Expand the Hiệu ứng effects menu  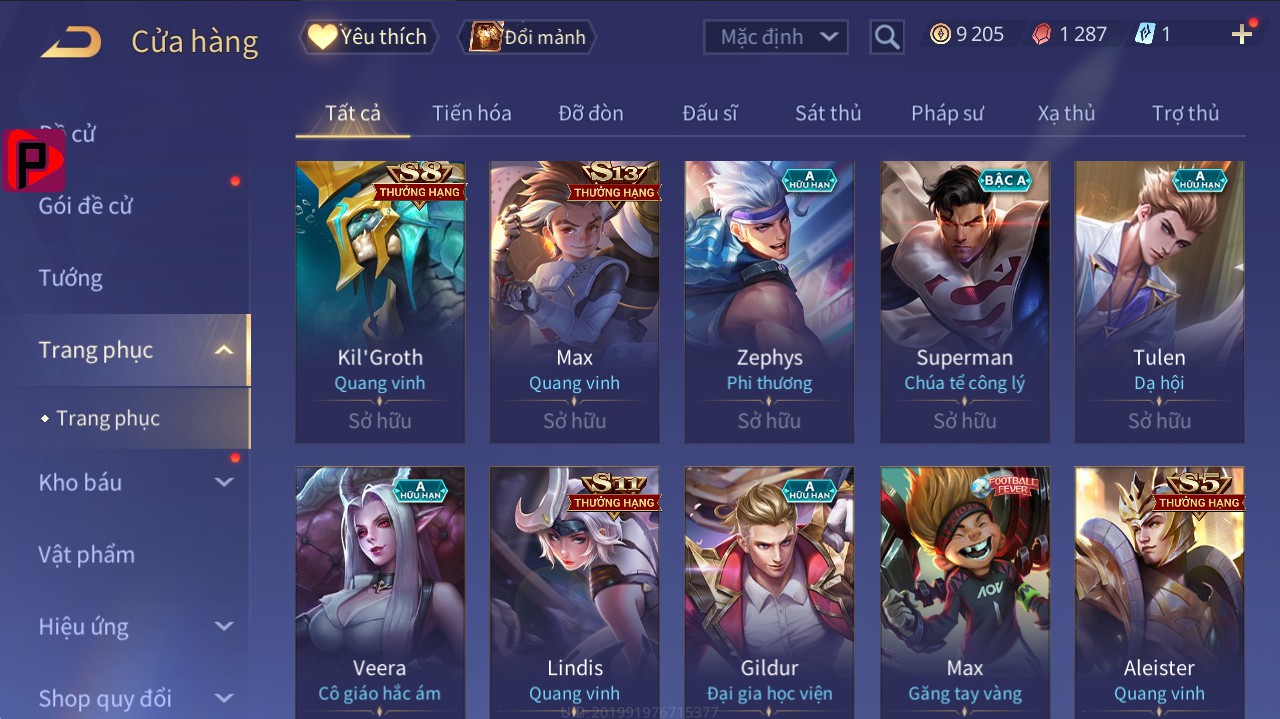135,627
